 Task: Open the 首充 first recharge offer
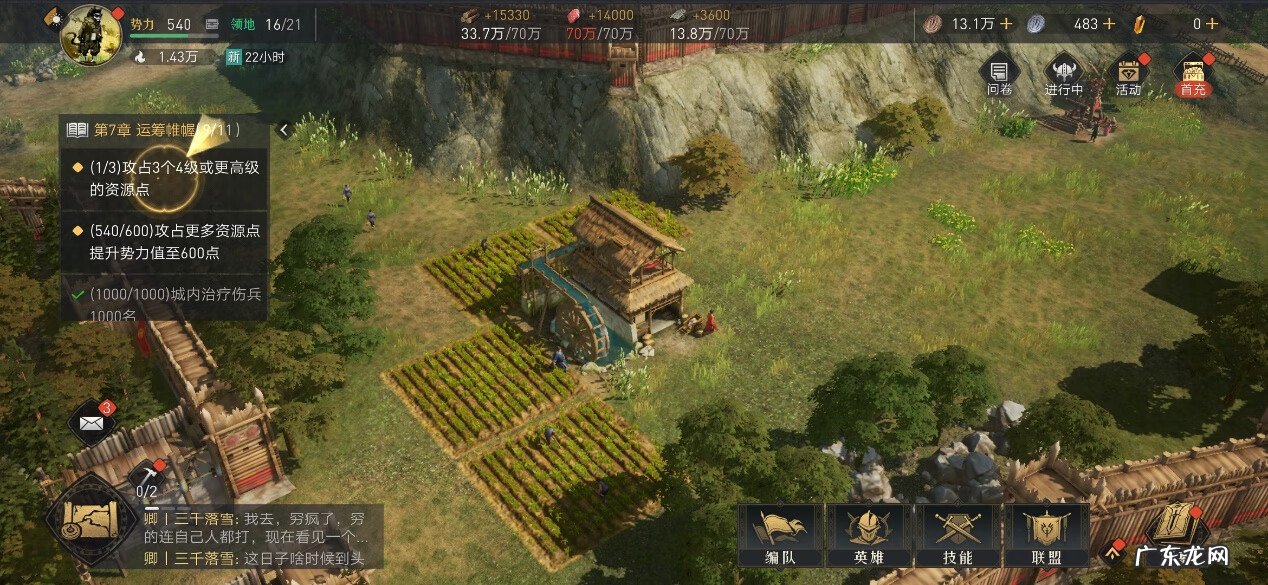tap(1192, 74)
